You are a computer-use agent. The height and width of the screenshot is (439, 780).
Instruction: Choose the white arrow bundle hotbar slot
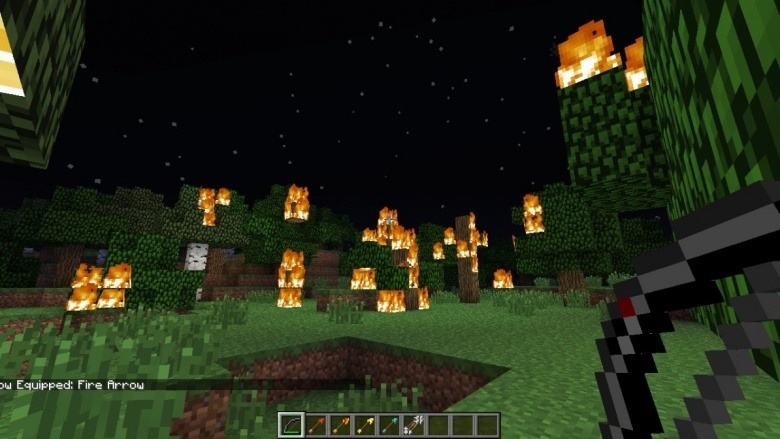pyautogui.click(x=413, y=425)
